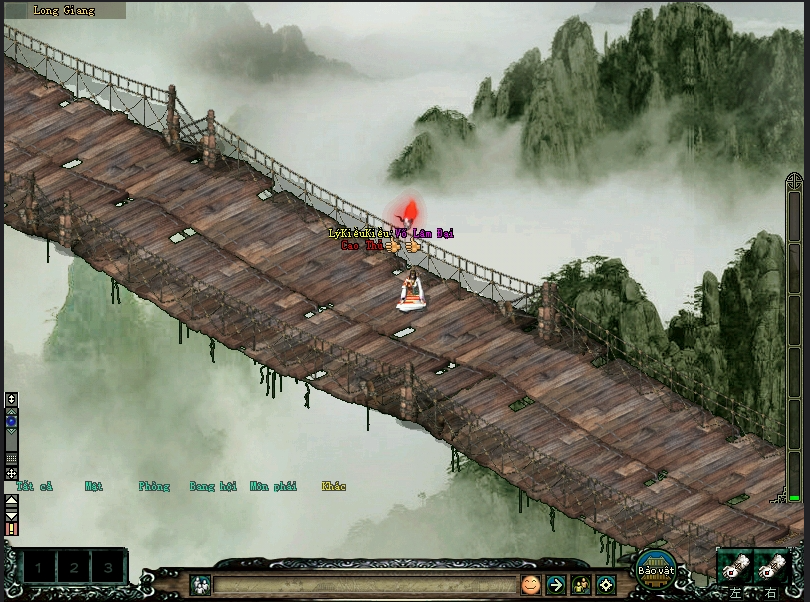Click the four-way arrow target icon
Screen dimensions: 810x602
pyautogui.click(x=606, y=584)
